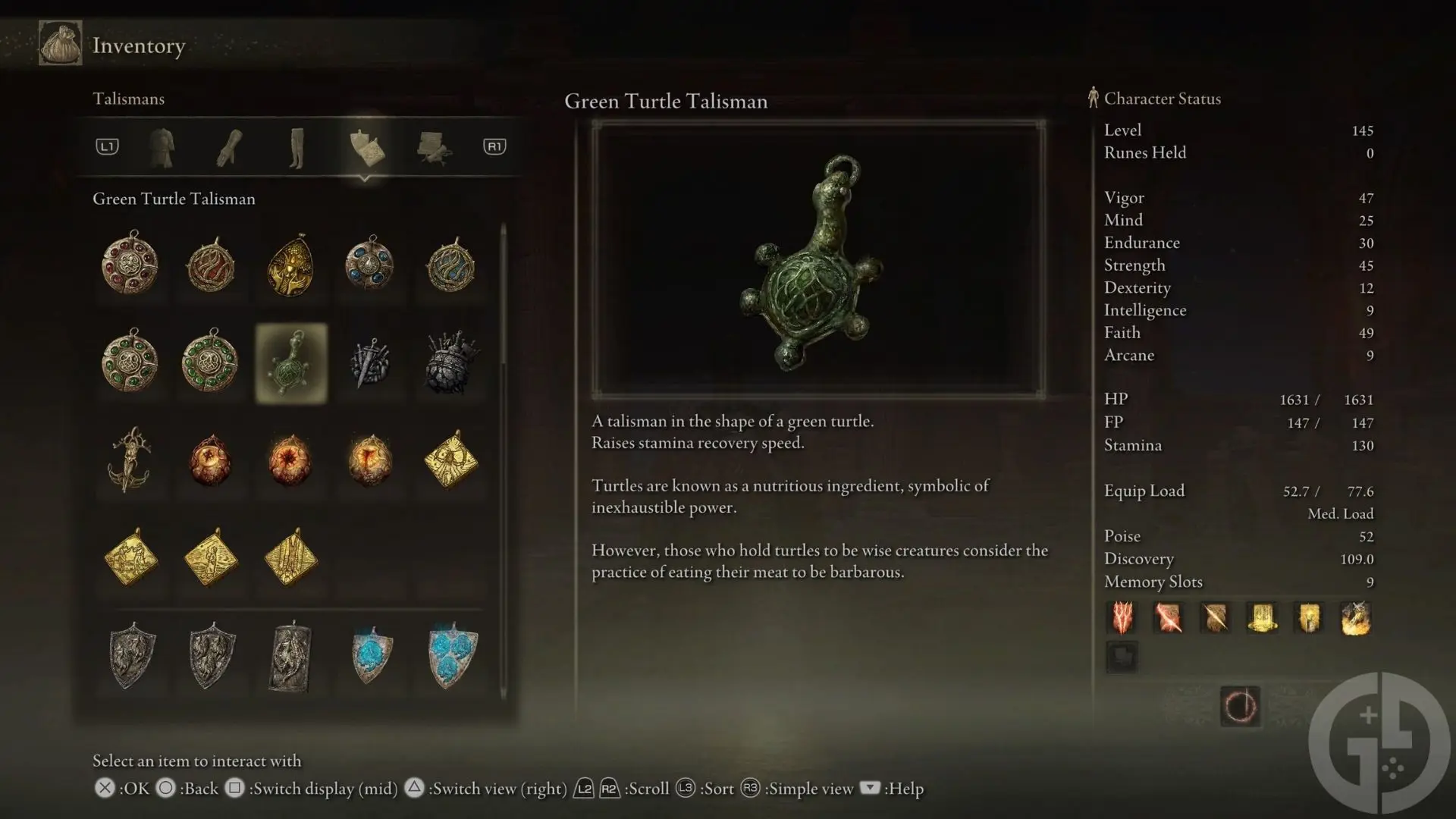Screen dimensions: 1456x819
Task: Click the Character Status figure icon
Action: tap(1093, 97)
